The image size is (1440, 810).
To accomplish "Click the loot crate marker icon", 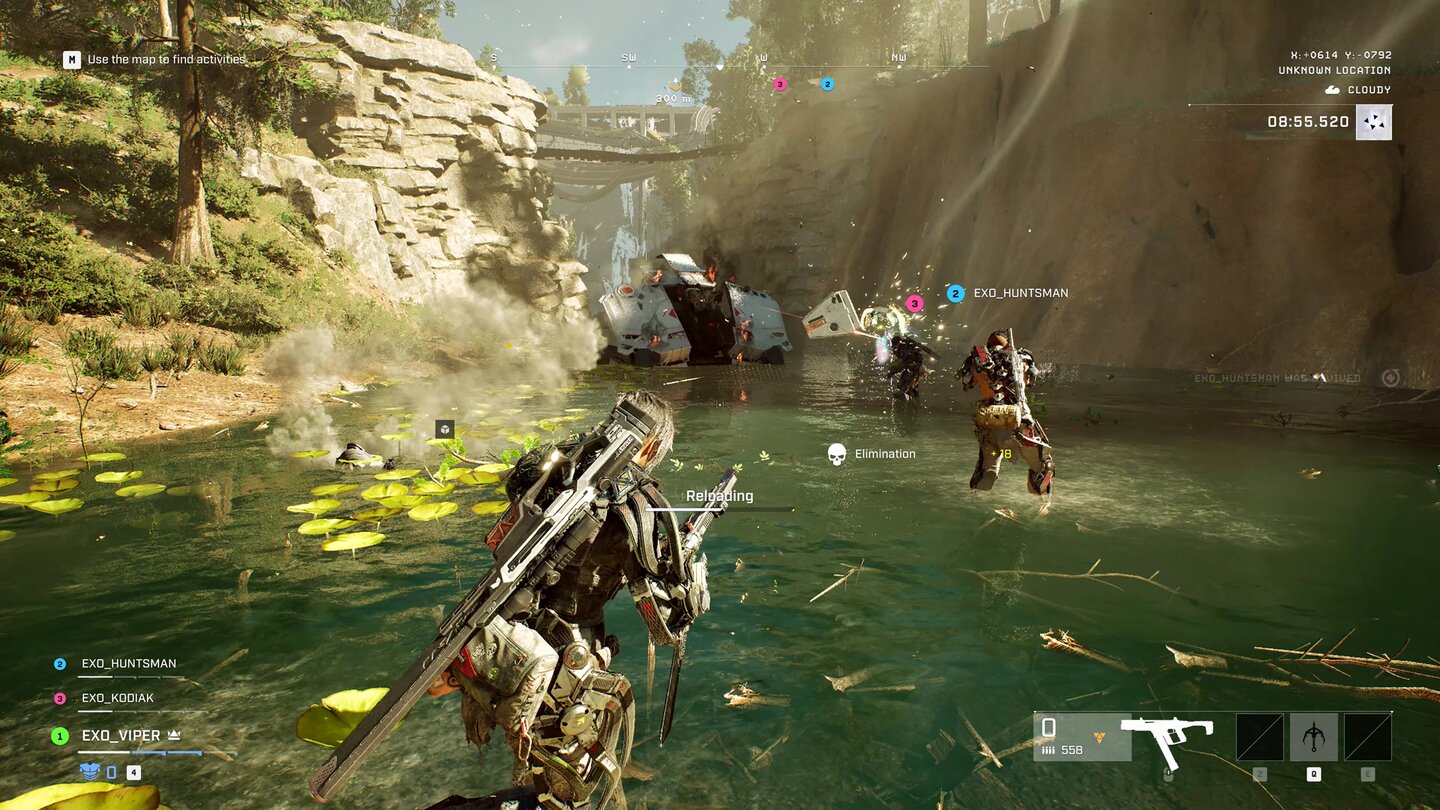I will [444, 429].
